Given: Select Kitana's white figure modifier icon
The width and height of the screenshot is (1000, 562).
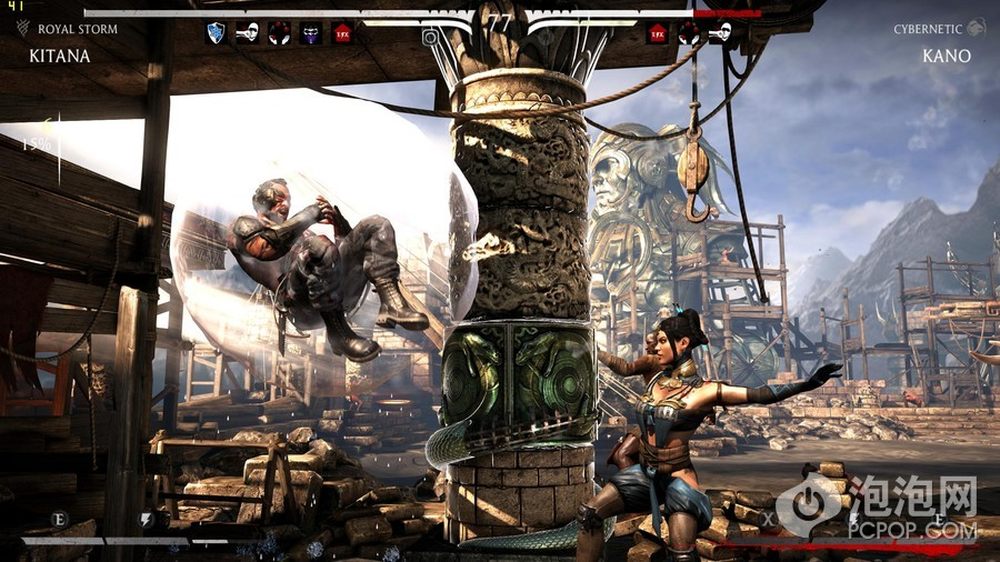Looking at the screenshot, I should [x=247, y=33].
